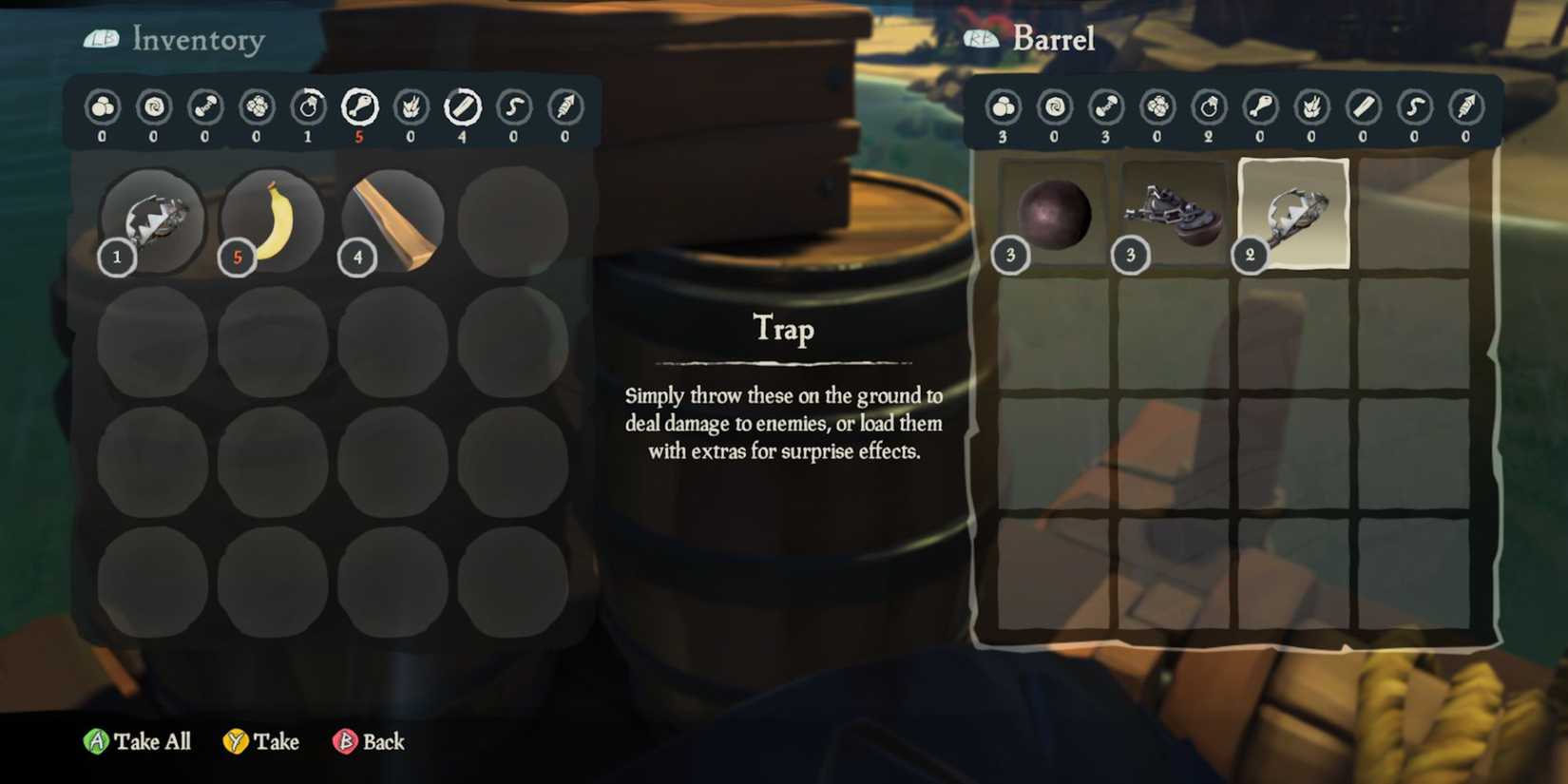1568x784 pixels.
Task: Select the chainshot filter icon showing 3
Action: click(x=1105, y=109)
